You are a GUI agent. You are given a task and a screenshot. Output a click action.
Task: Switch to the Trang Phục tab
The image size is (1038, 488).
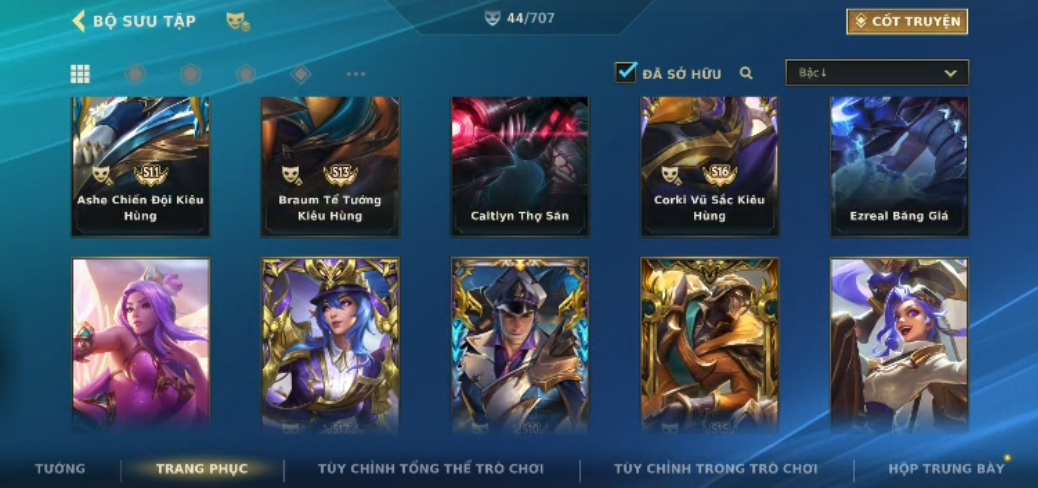(202, 468)
